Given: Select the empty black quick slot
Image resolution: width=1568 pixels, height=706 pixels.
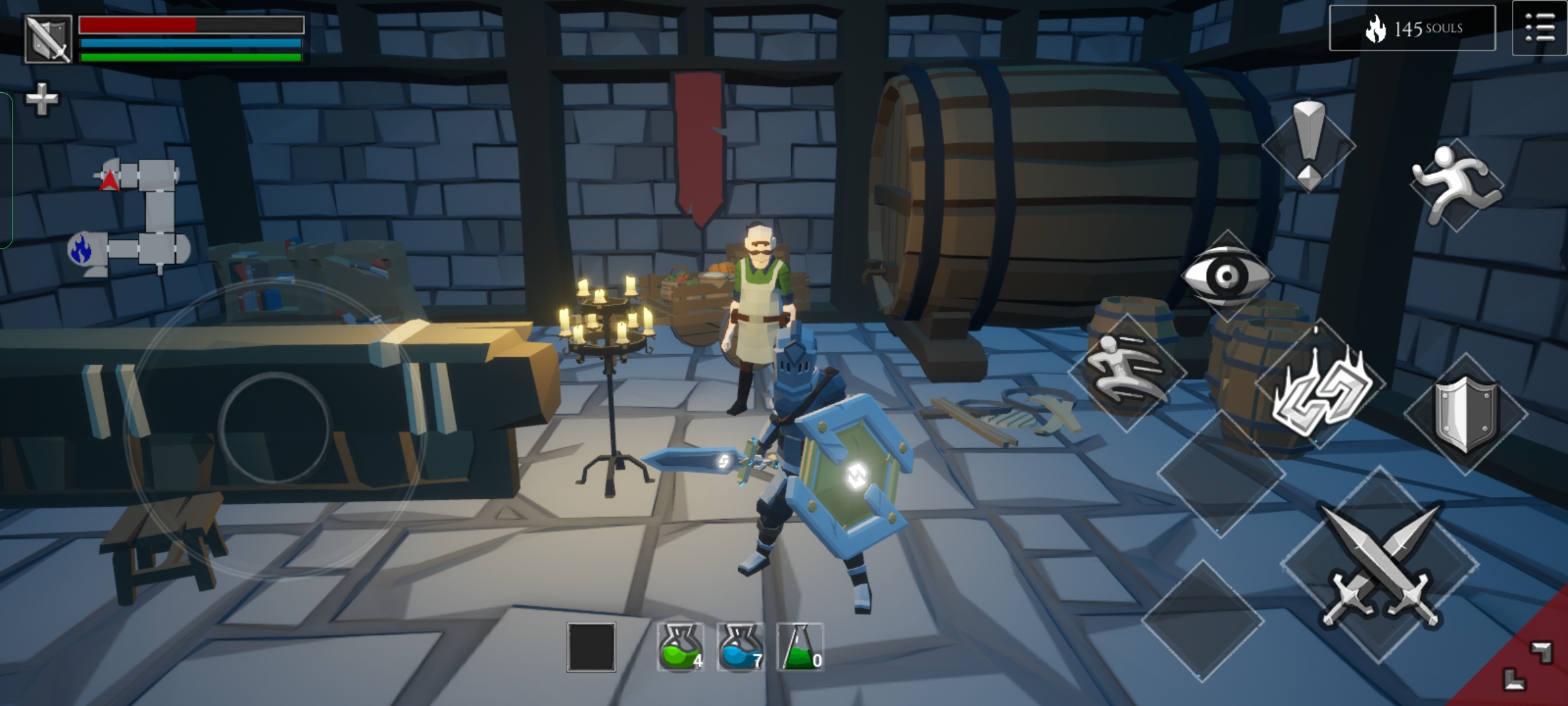Looking at the screenshot, I should (x=591, y=647).
